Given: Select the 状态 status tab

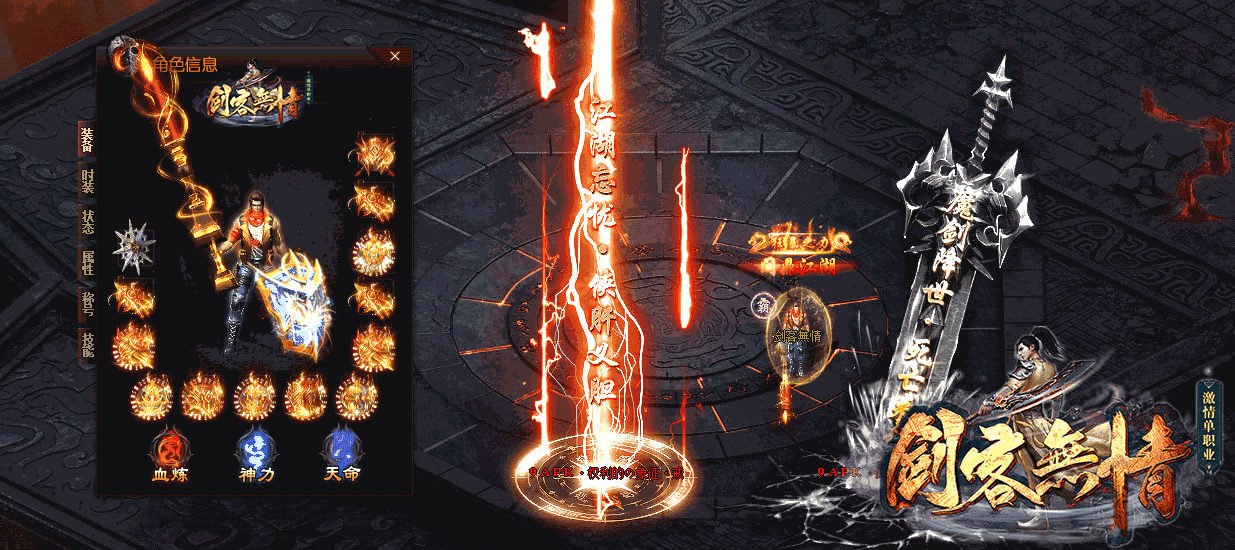Looking at the screenshot, I should (87, 220).
